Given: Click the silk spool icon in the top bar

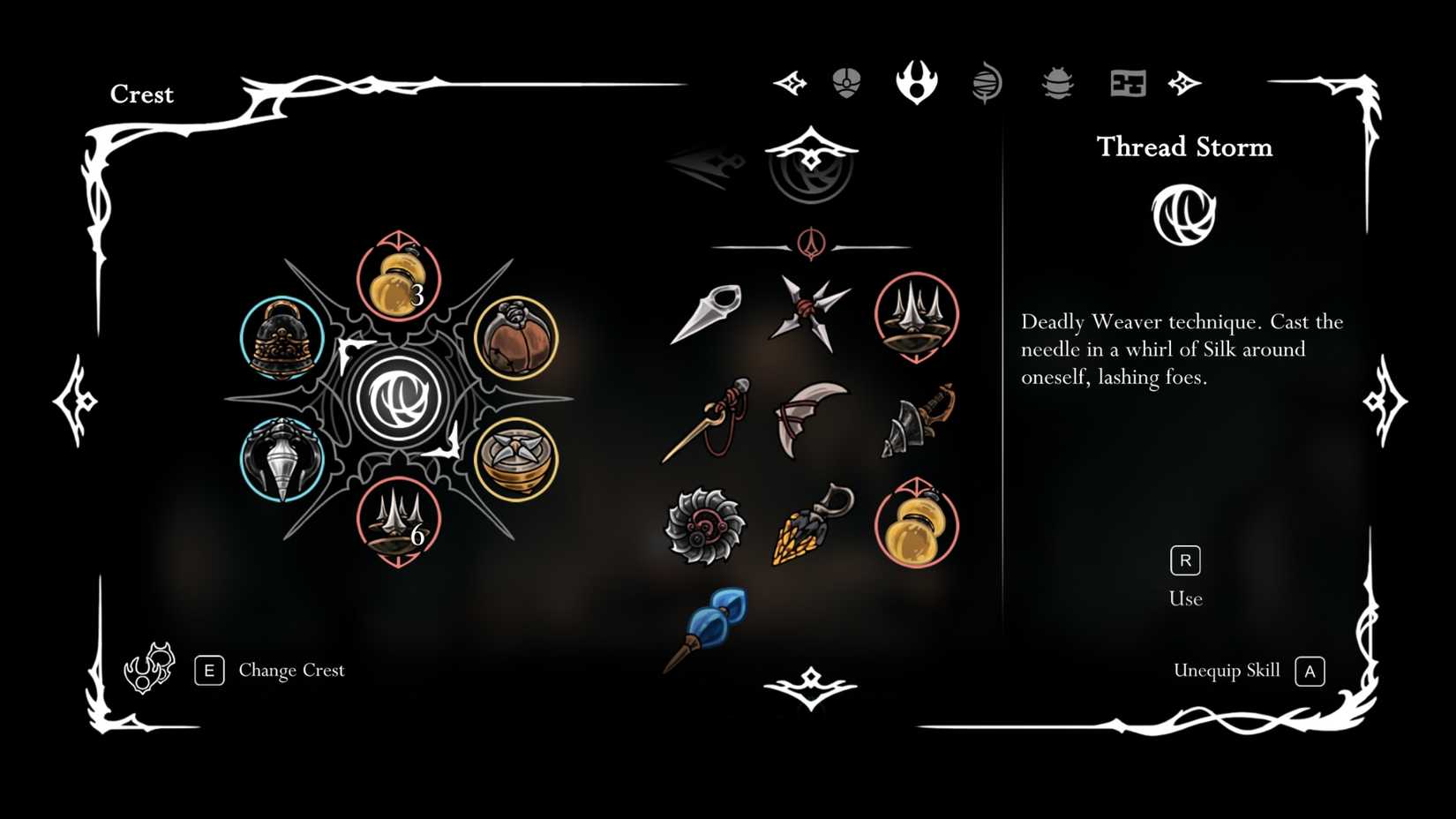Looking at the screenshot, I should point(987,83).
